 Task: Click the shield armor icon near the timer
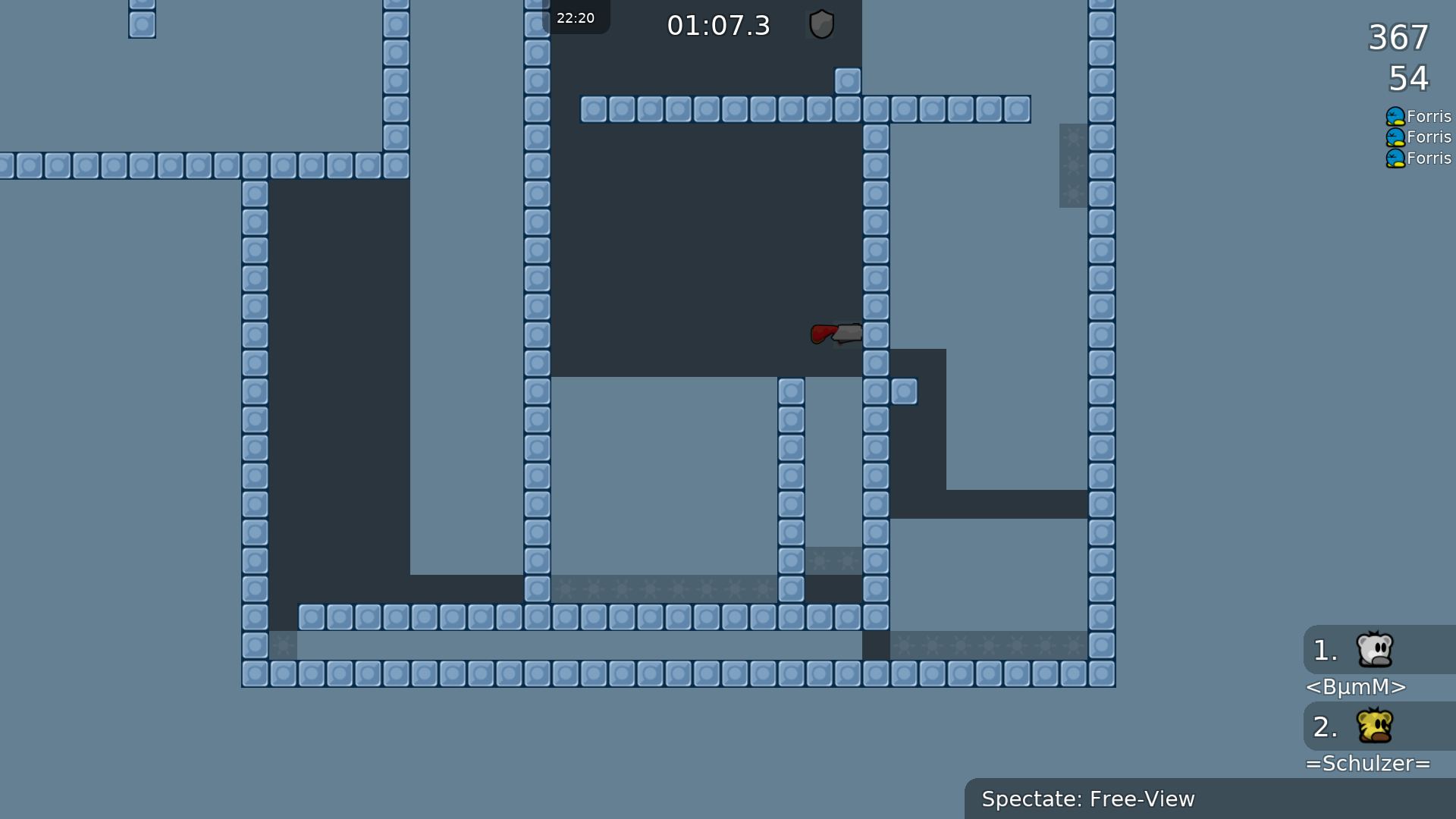tap(821, 24)
